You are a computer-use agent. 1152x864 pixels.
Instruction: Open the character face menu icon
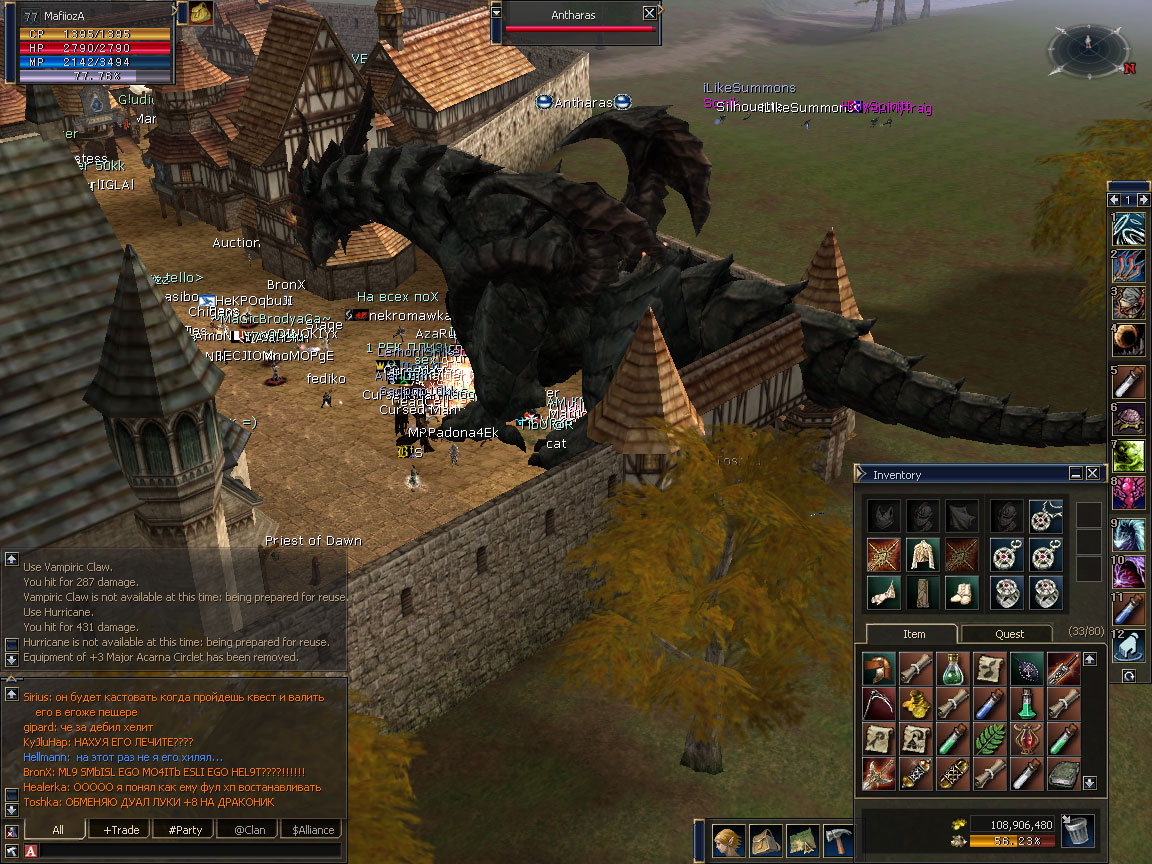pyautogui.click(x=729, y=841)
